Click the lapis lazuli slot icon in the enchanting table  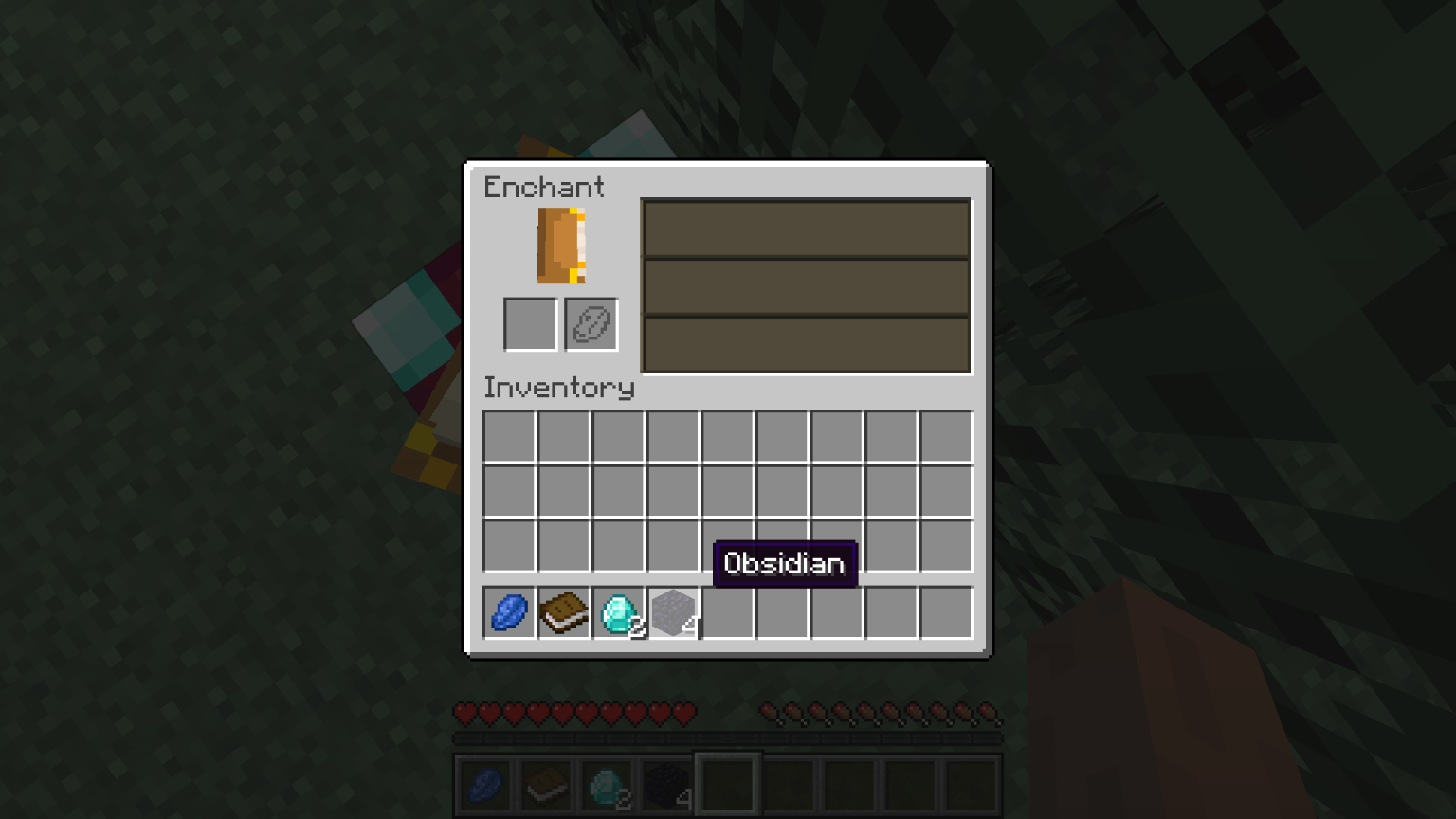pyautogui.click(x=591, y=324)
